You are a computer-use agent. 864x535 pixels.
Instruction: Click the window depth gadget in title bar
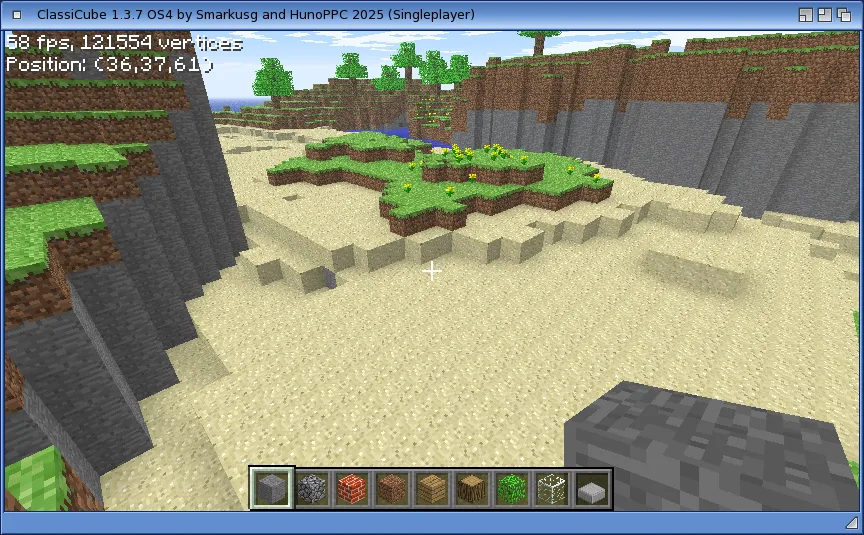[848, 14]
